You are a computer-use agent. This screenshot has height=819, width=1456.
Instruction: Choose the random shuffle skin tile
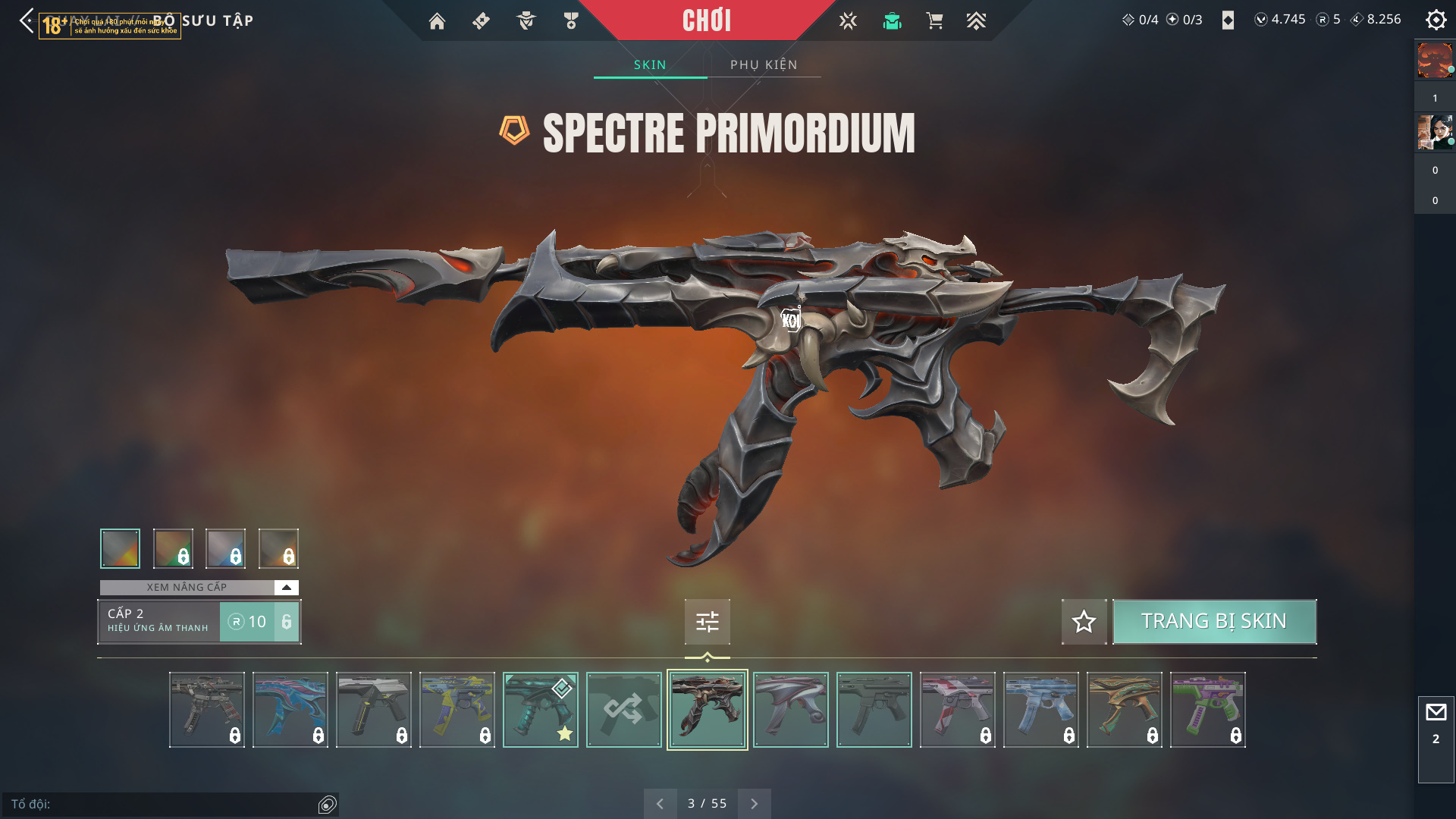(623, 710)
